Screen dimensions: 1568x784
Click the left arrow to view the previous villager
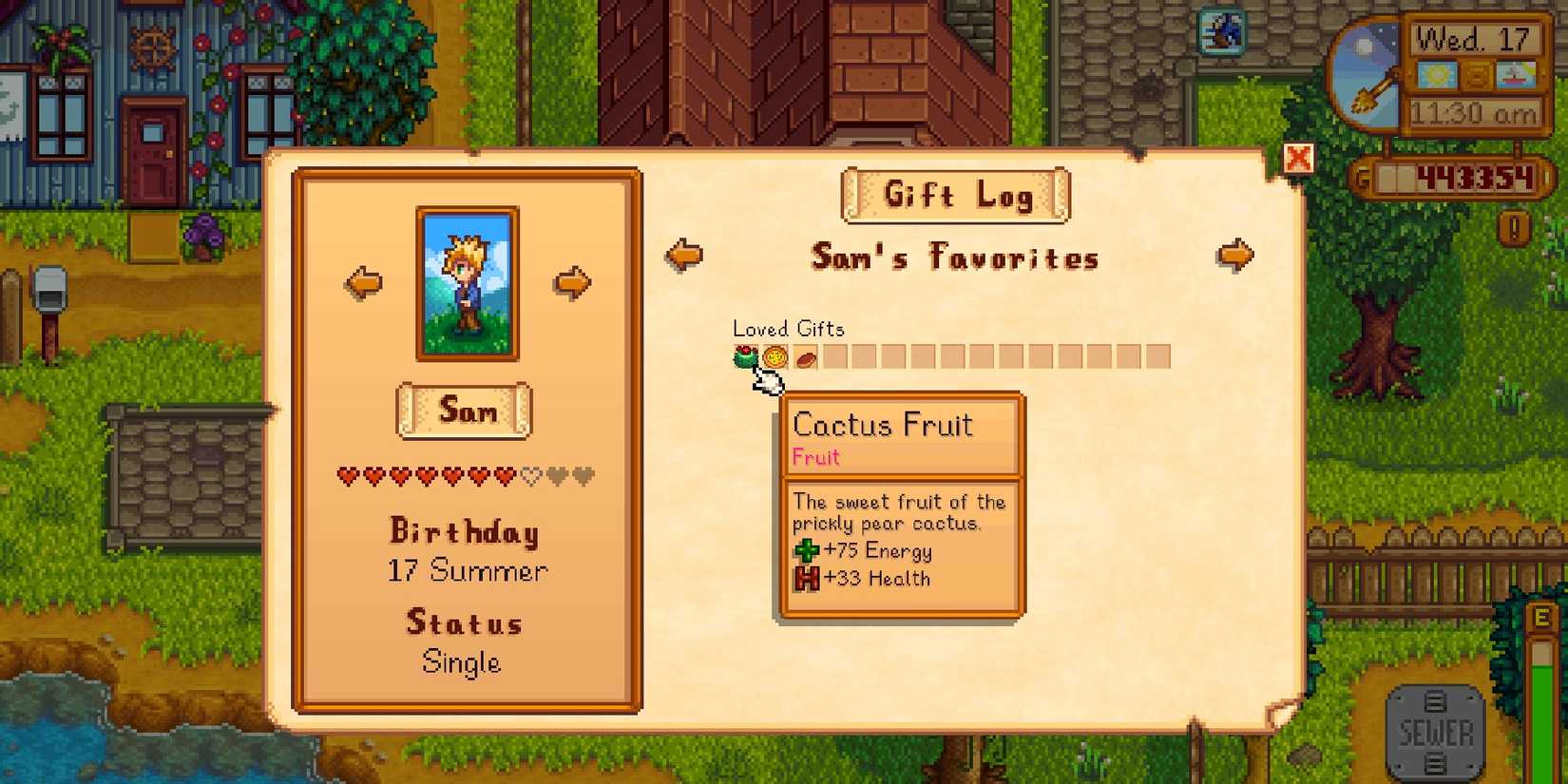(362, 281)
